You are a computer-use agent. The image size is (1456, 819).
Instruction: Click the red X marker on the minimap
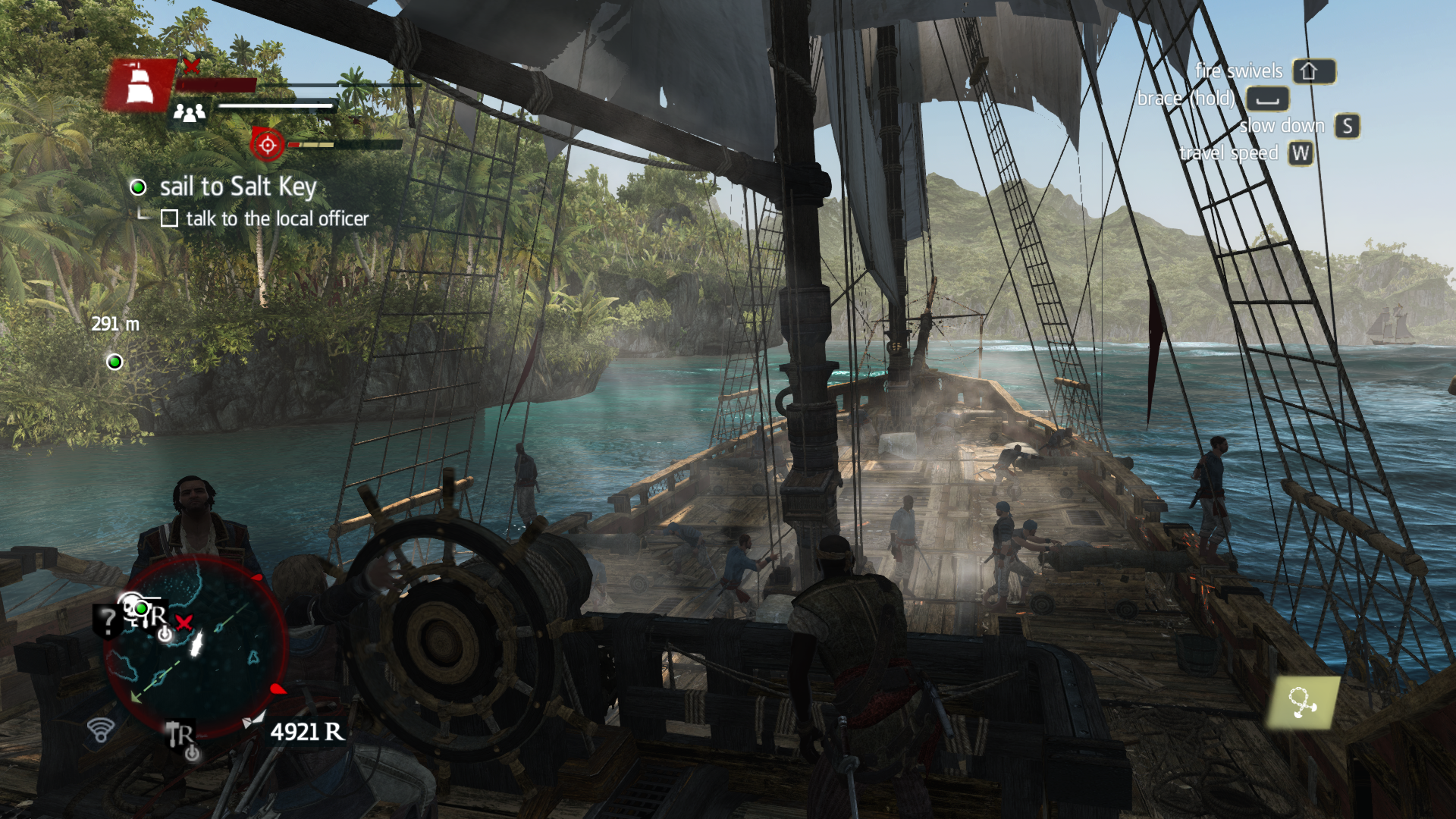point(184,623)
